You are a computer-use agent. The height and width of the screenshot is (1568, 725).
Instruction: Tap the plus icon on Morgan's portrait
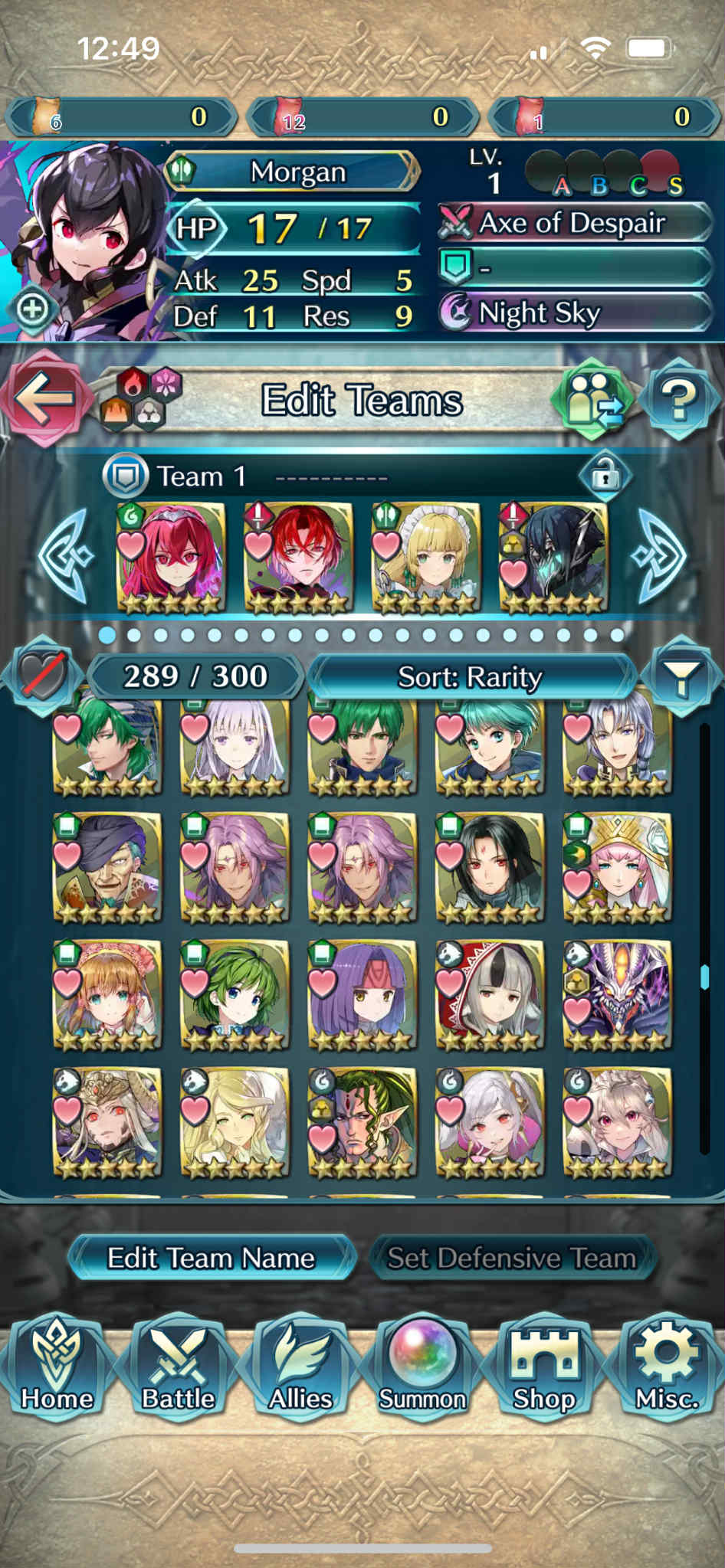pyautogui.click(x=33, y=309)
